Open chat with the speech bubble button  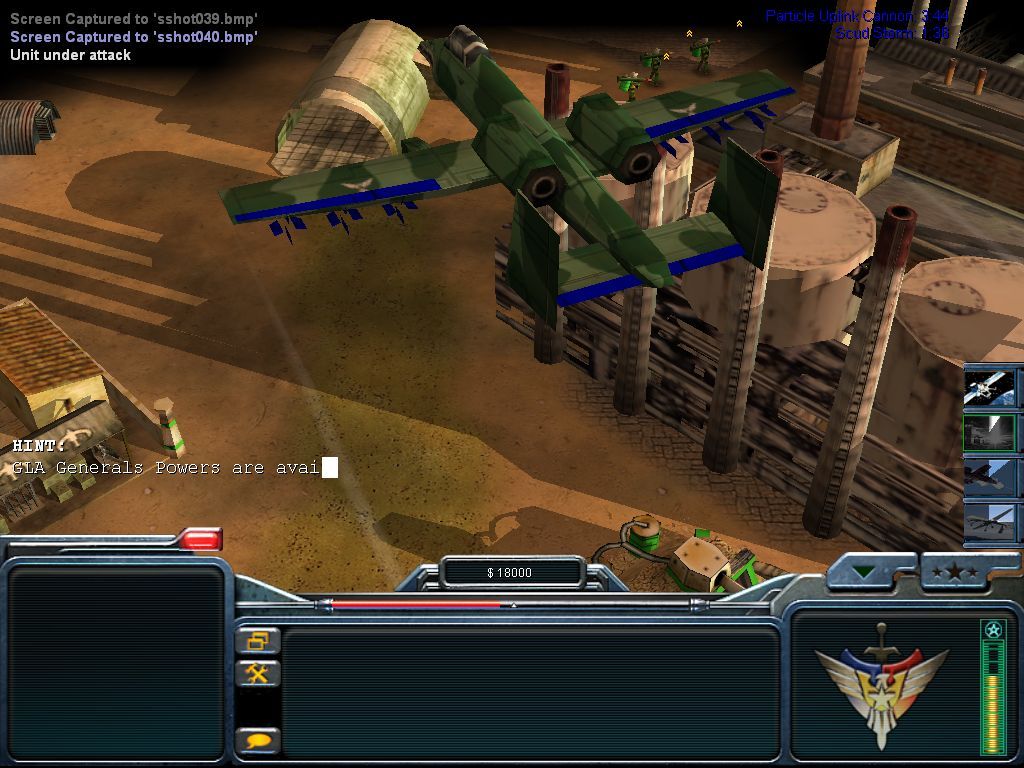[258, 741]
